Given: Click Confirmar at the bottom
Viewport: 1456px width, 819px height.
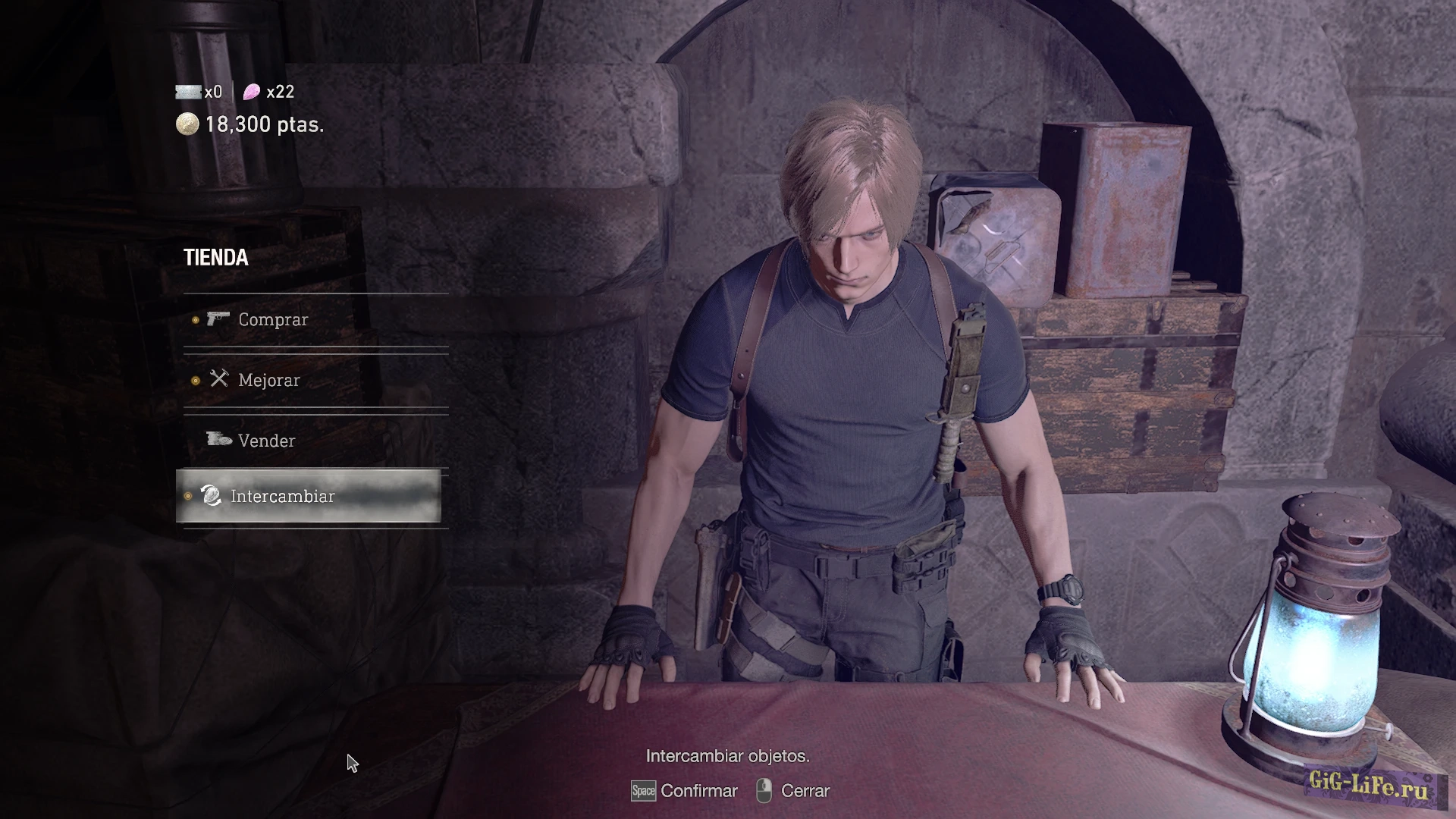Looking at the screenshot, I should pyautogui.click(x=698, y=791).
